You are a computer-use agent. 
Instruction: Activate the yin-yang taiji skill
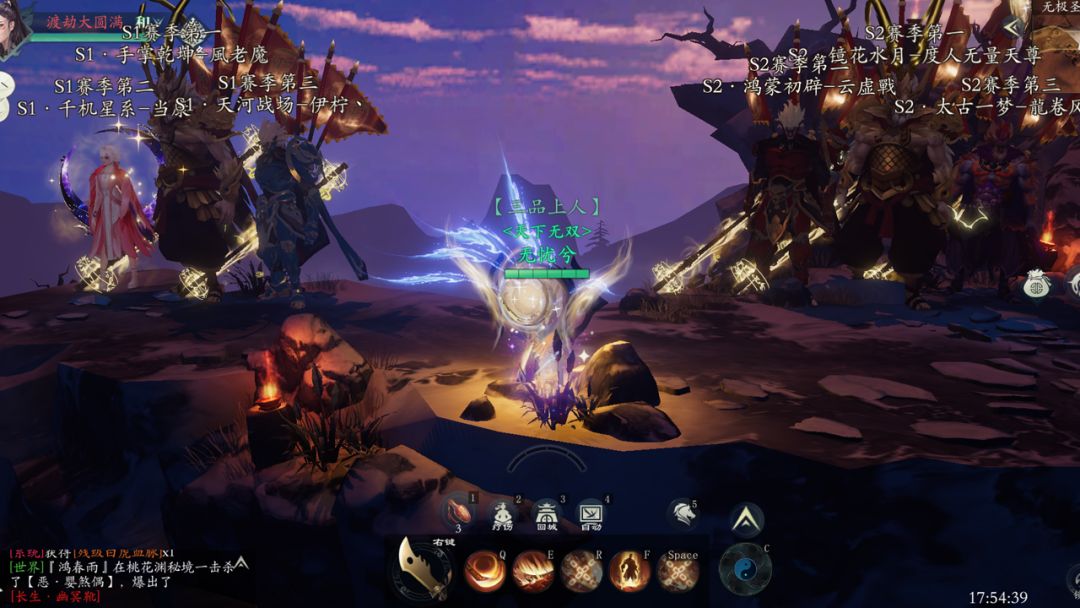click(x=744, y=569)
